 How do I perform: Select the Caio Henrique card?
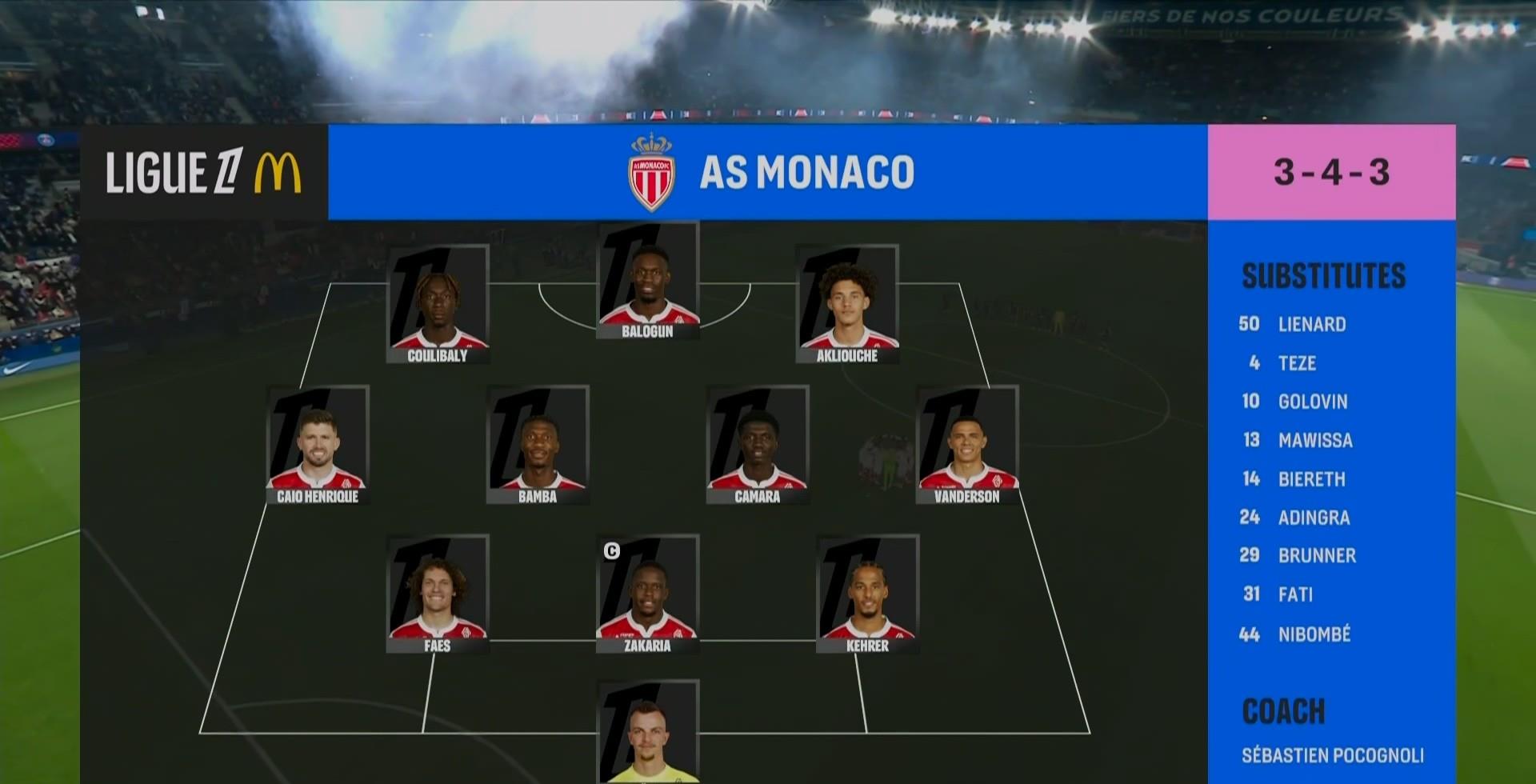[318, 445]
